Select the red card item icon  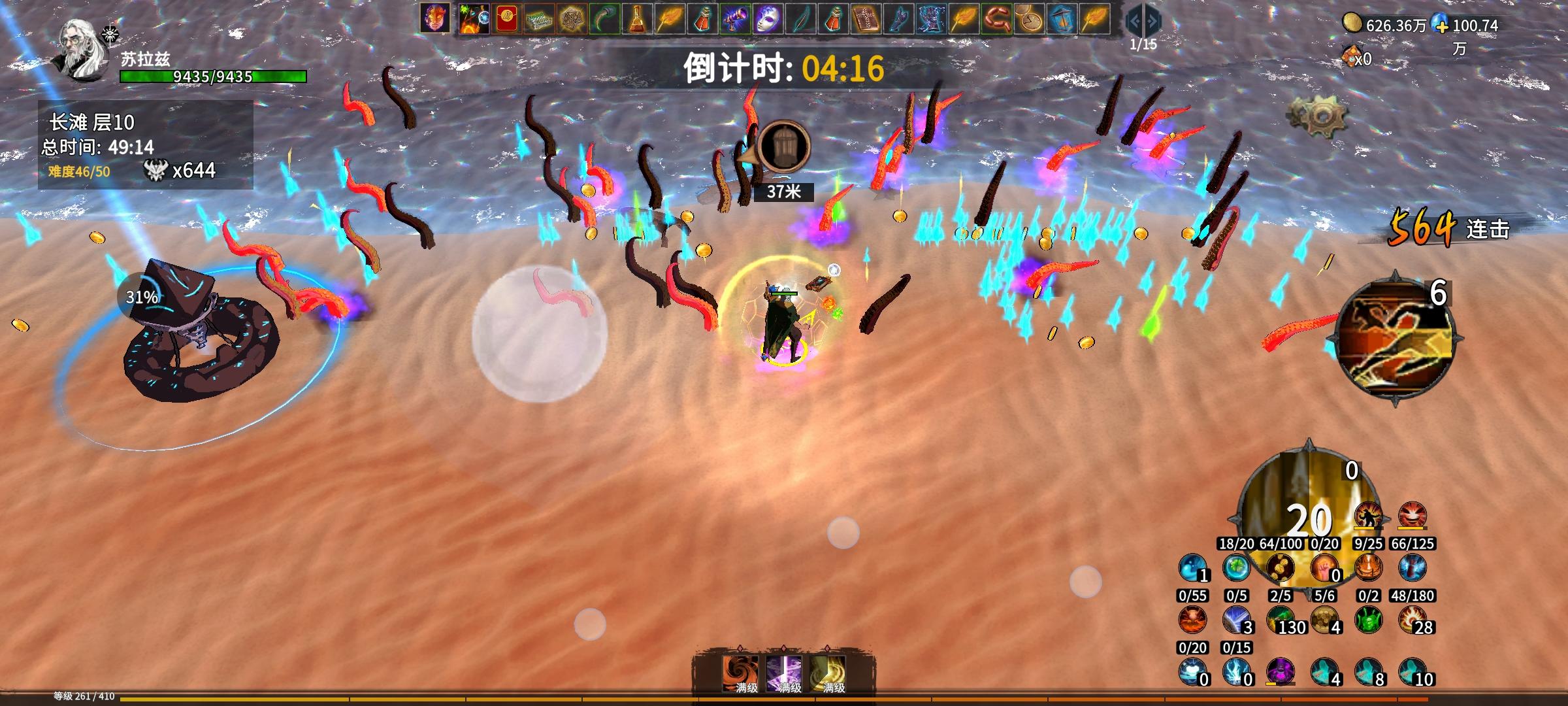[x=507, y=18]
